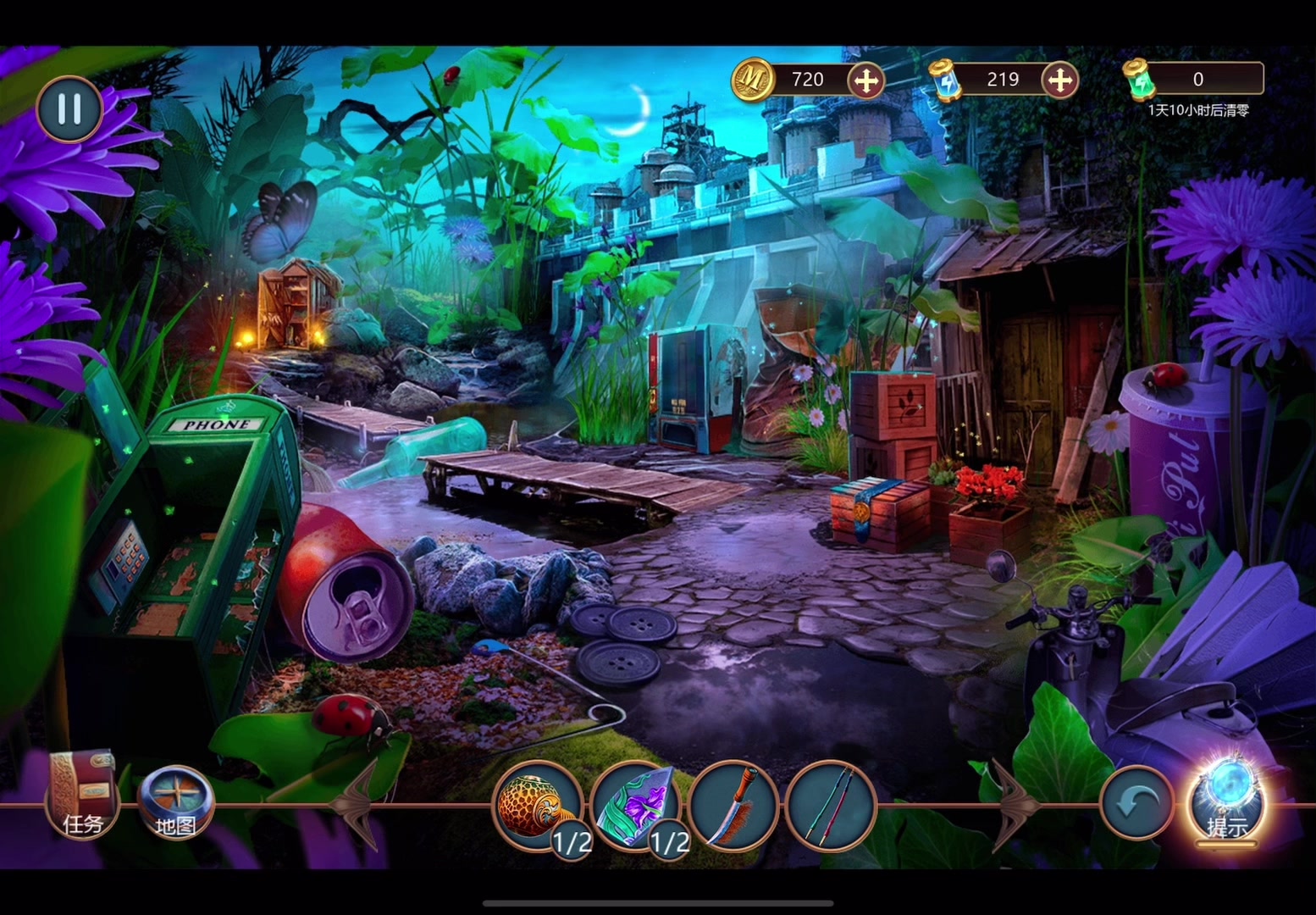Add more gold coins with the plus button
Viewport: 1316px width, 915px height.
point(865,80)
